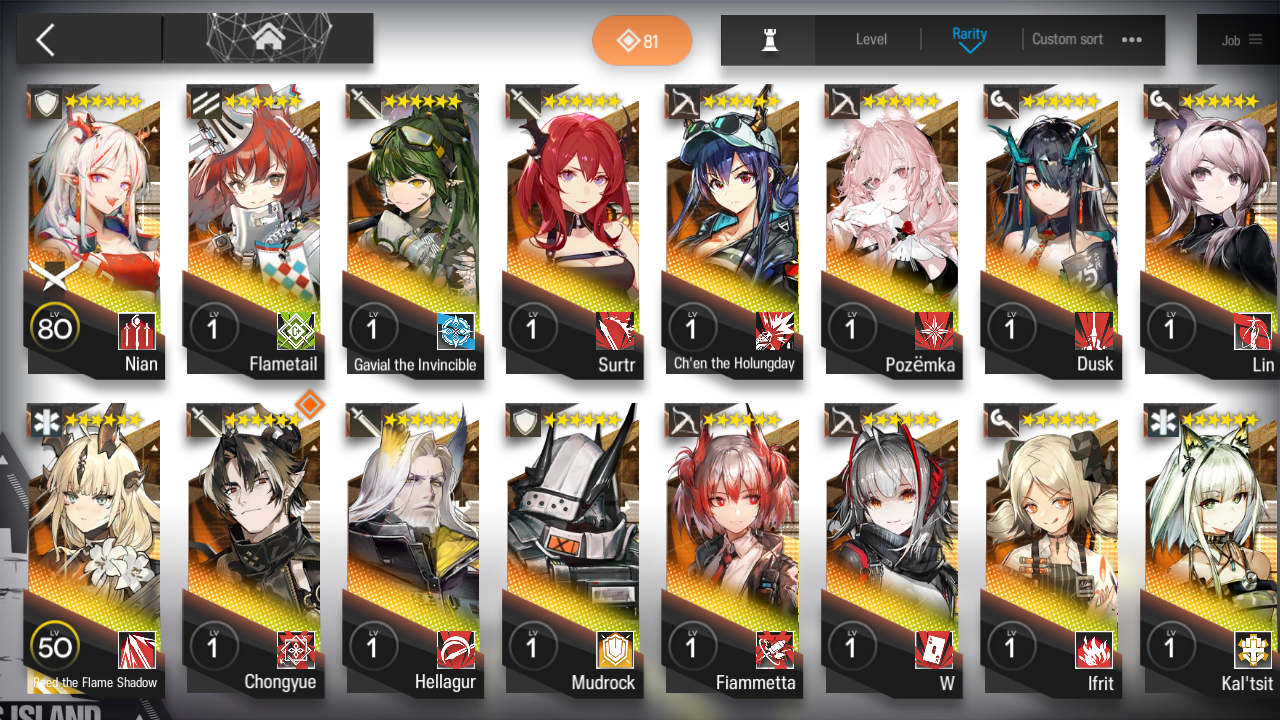Image resolution: width=1280 pixels, height=720 pixels.
Task: Click the orange currency badge showing 81
Action: [x=642, y=40]
